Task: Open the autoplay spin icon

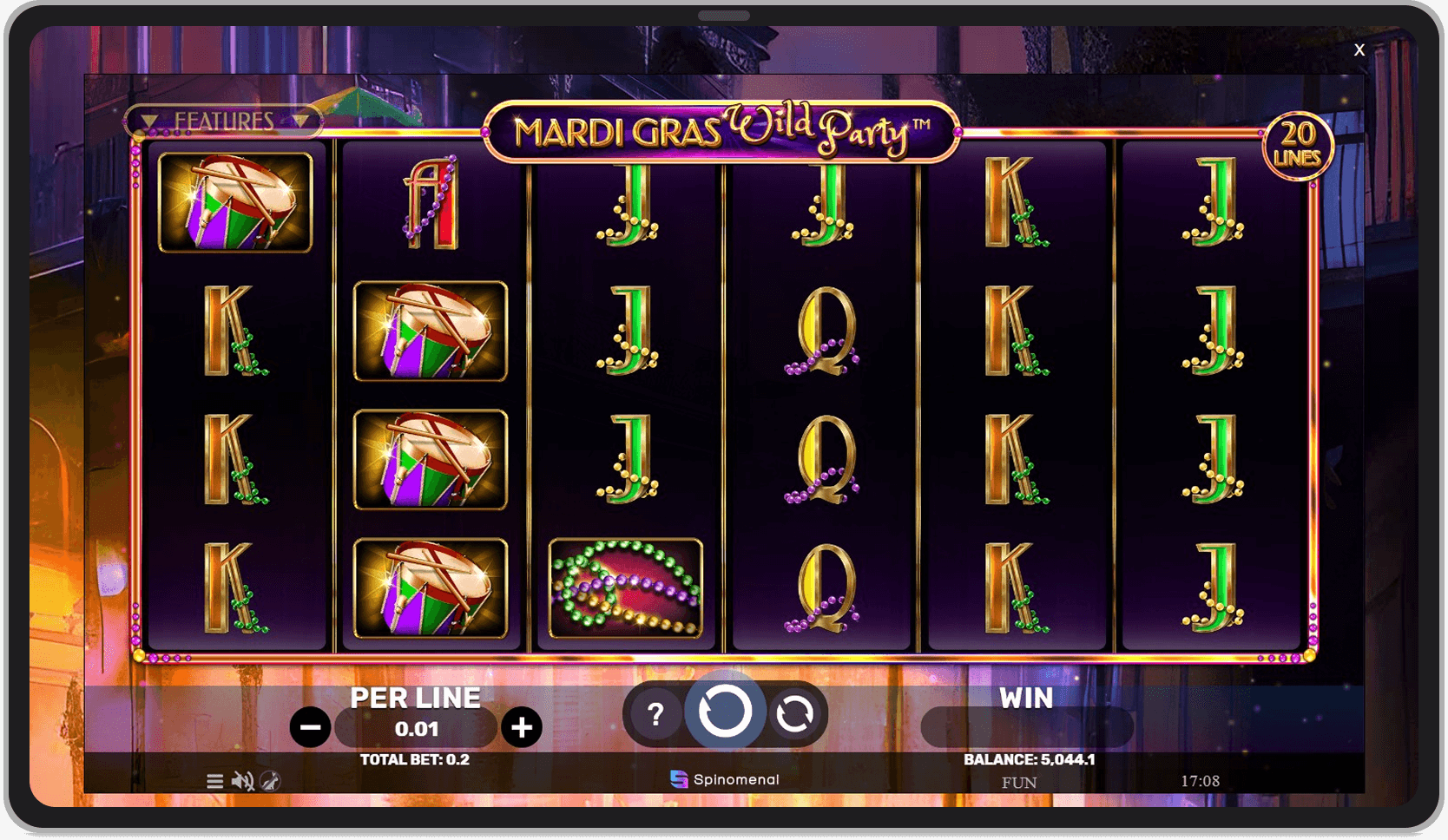Action: point(796,715)
